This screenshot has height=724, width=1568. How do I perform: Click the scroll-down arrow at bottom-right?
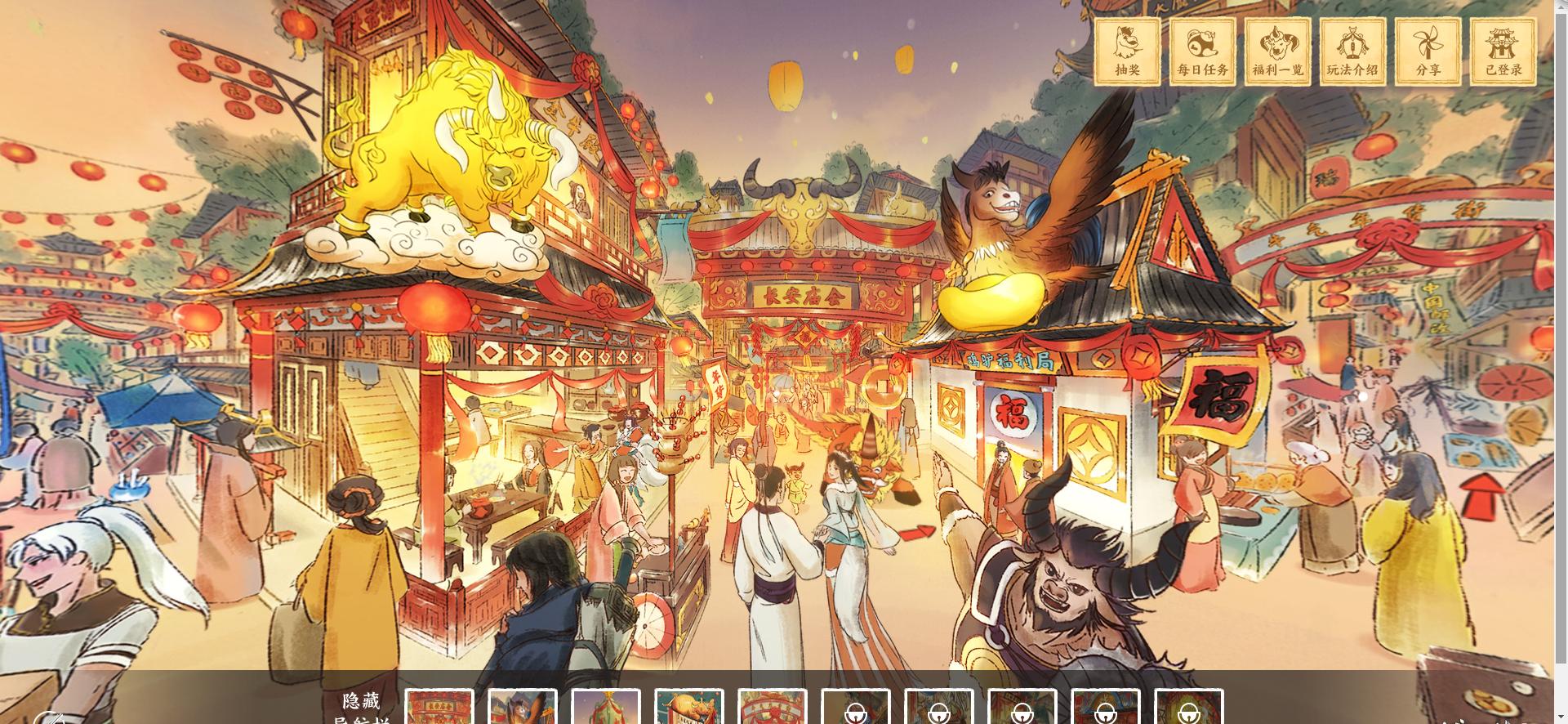[x=1561, y=717]
